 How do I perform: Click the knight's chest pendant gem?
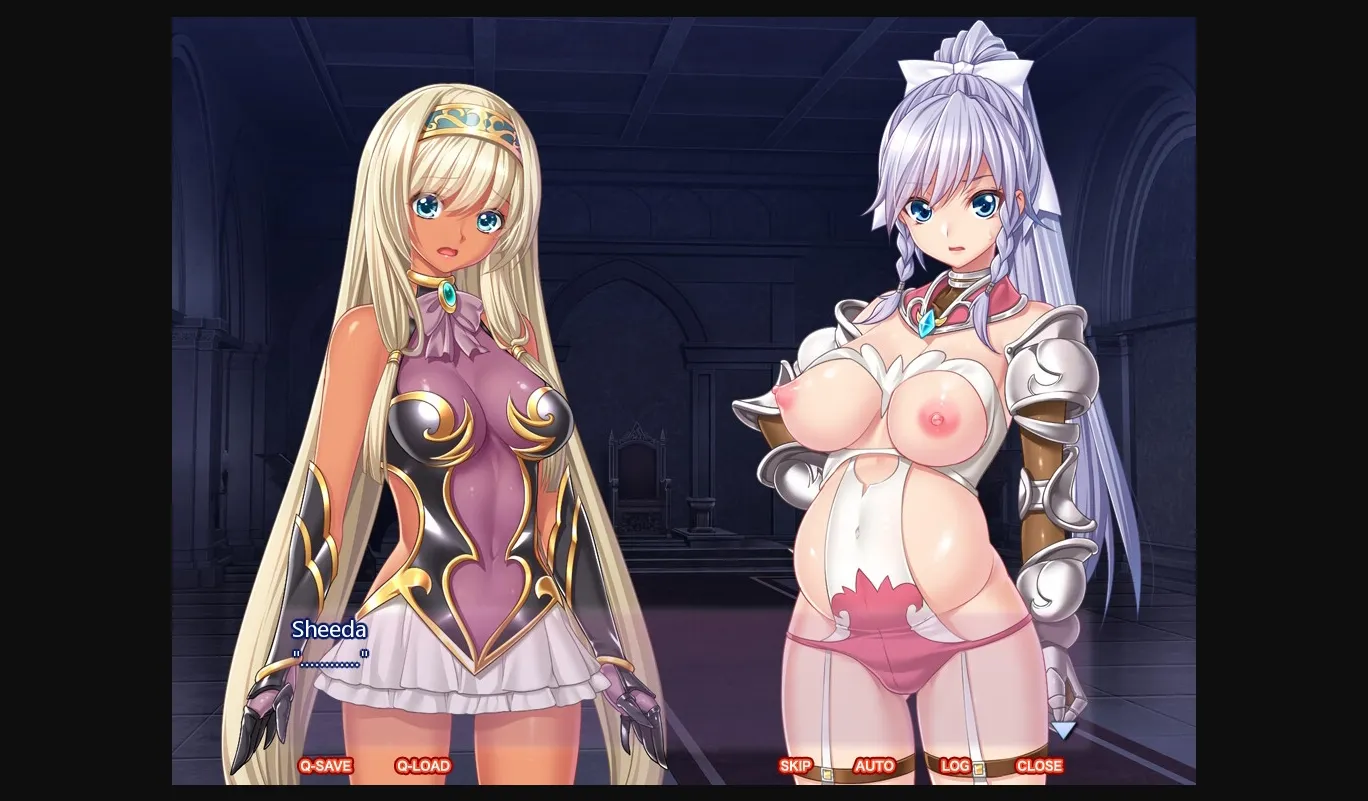[925, 323]
